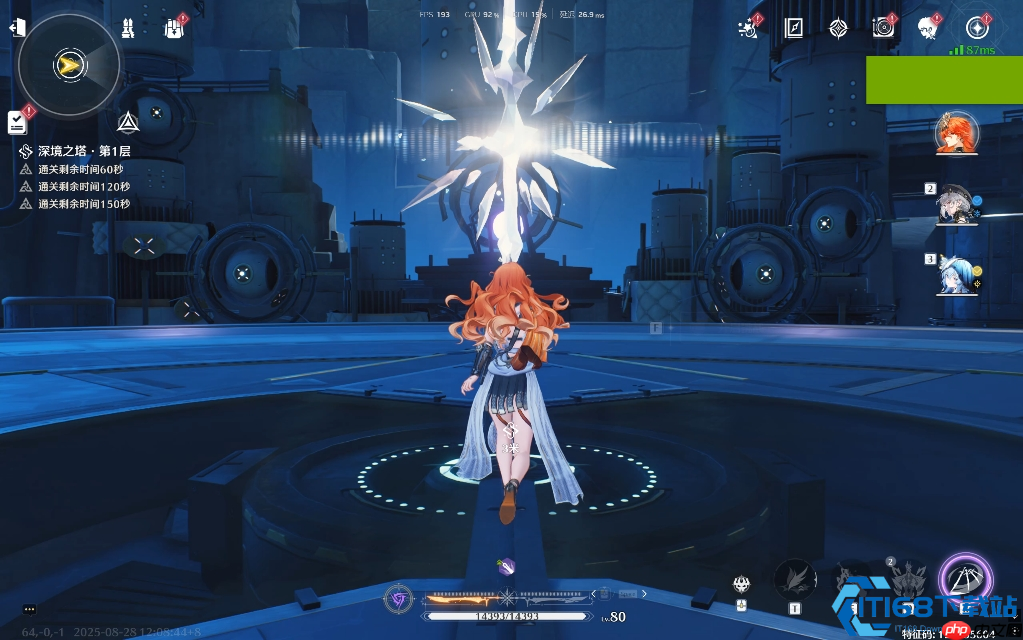Switch to party member 3, blue-haired
The image size is (1023, 640).
(x=956, y=275)
